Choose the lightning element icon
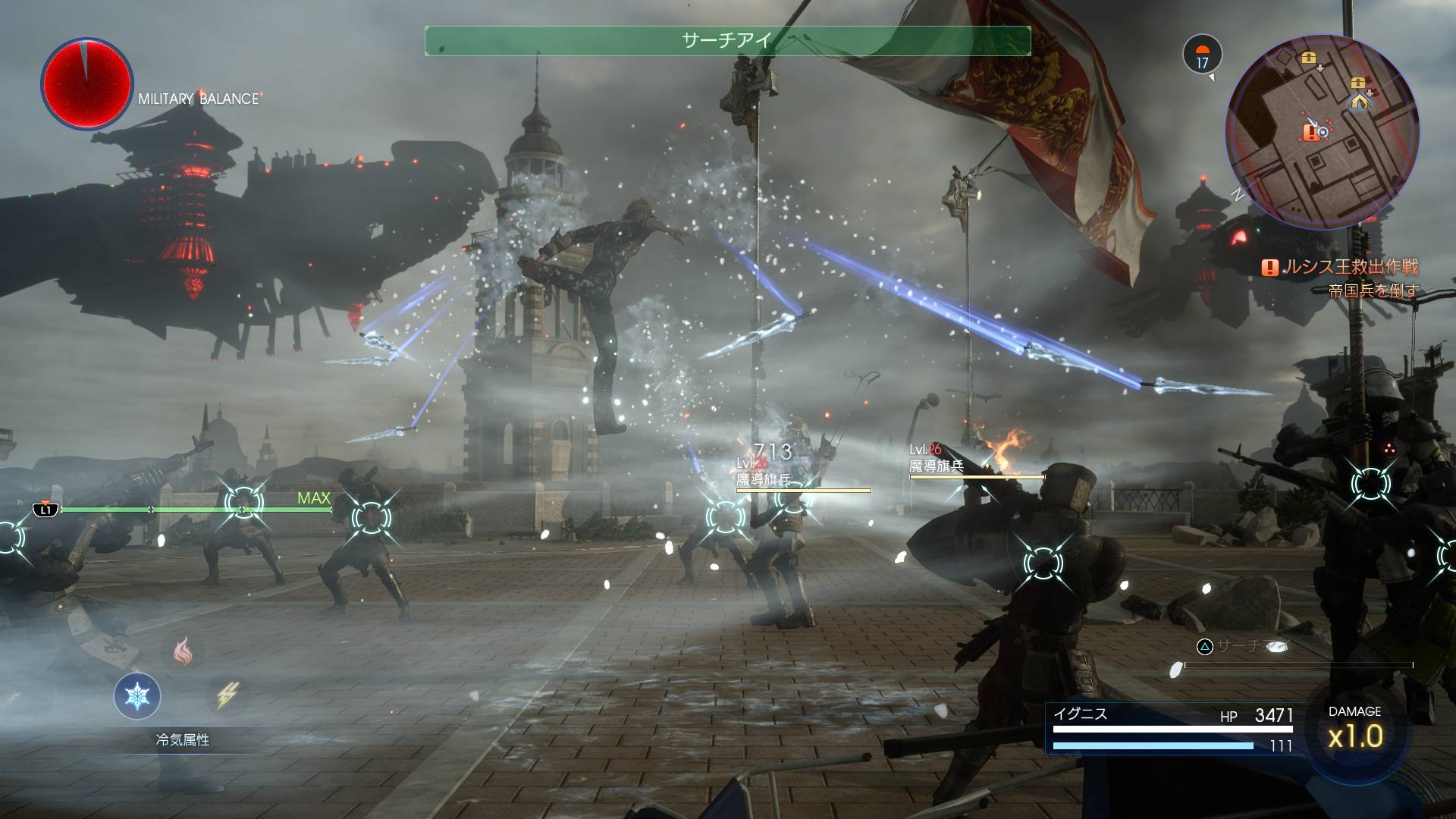This screenshot has width=1456, height=819. click(227, 695)
